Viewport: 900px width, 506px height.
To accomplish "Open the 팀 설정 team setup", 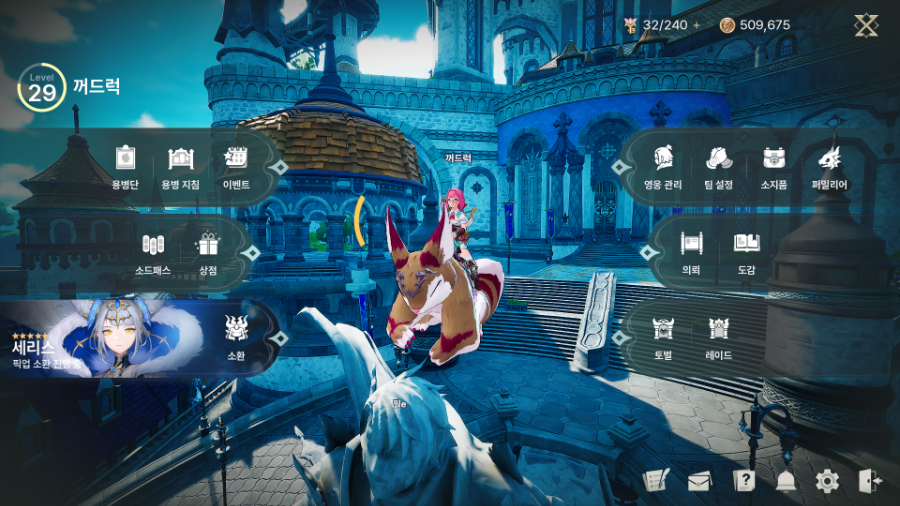I will (x=718, y=164).
